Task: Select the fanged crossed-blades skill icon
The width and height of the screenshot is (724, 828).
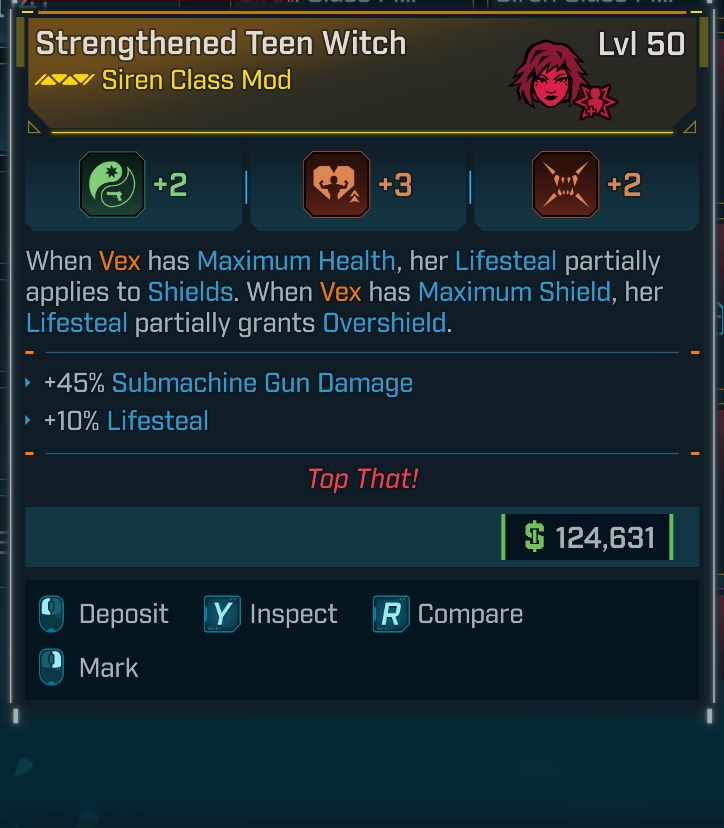Action: (x=565, y=185)
